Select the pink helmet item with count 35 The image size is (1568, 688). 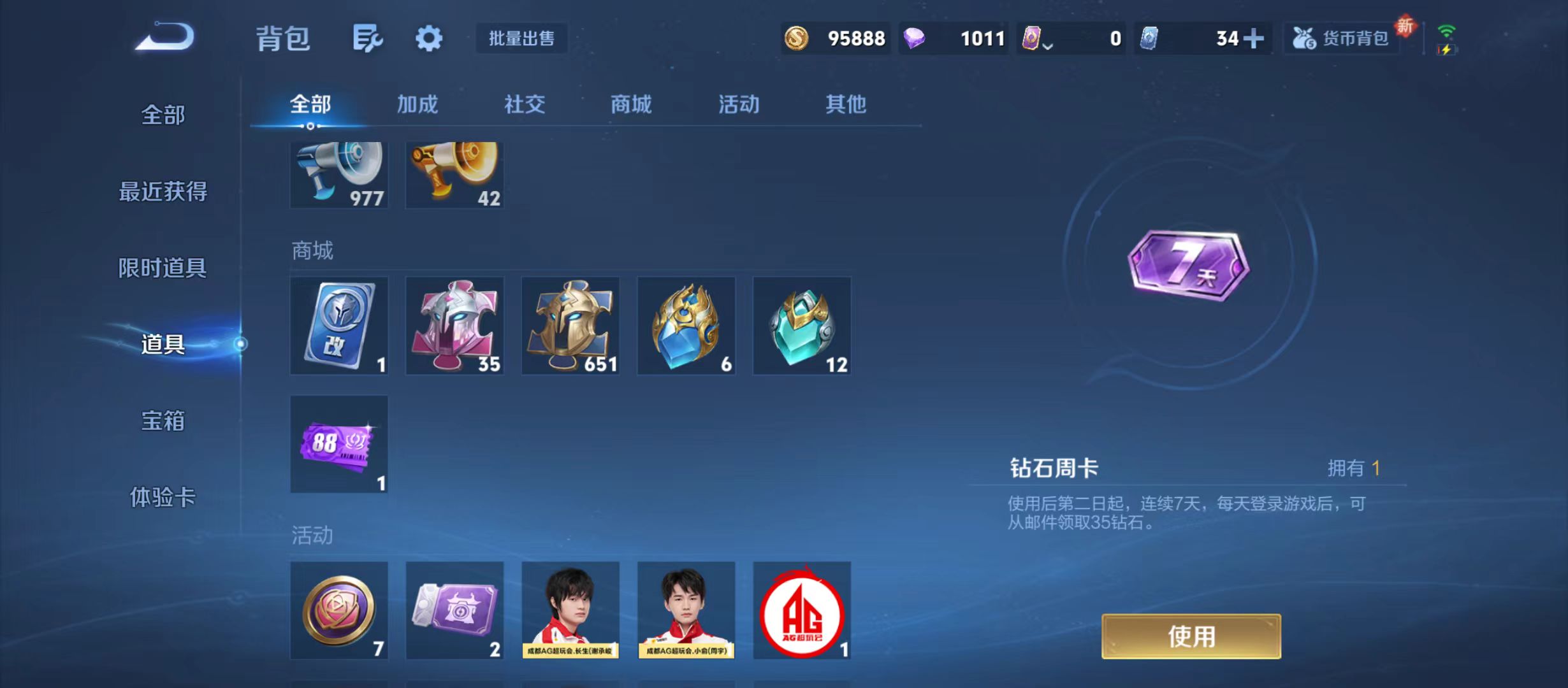[x=454, y=326]
